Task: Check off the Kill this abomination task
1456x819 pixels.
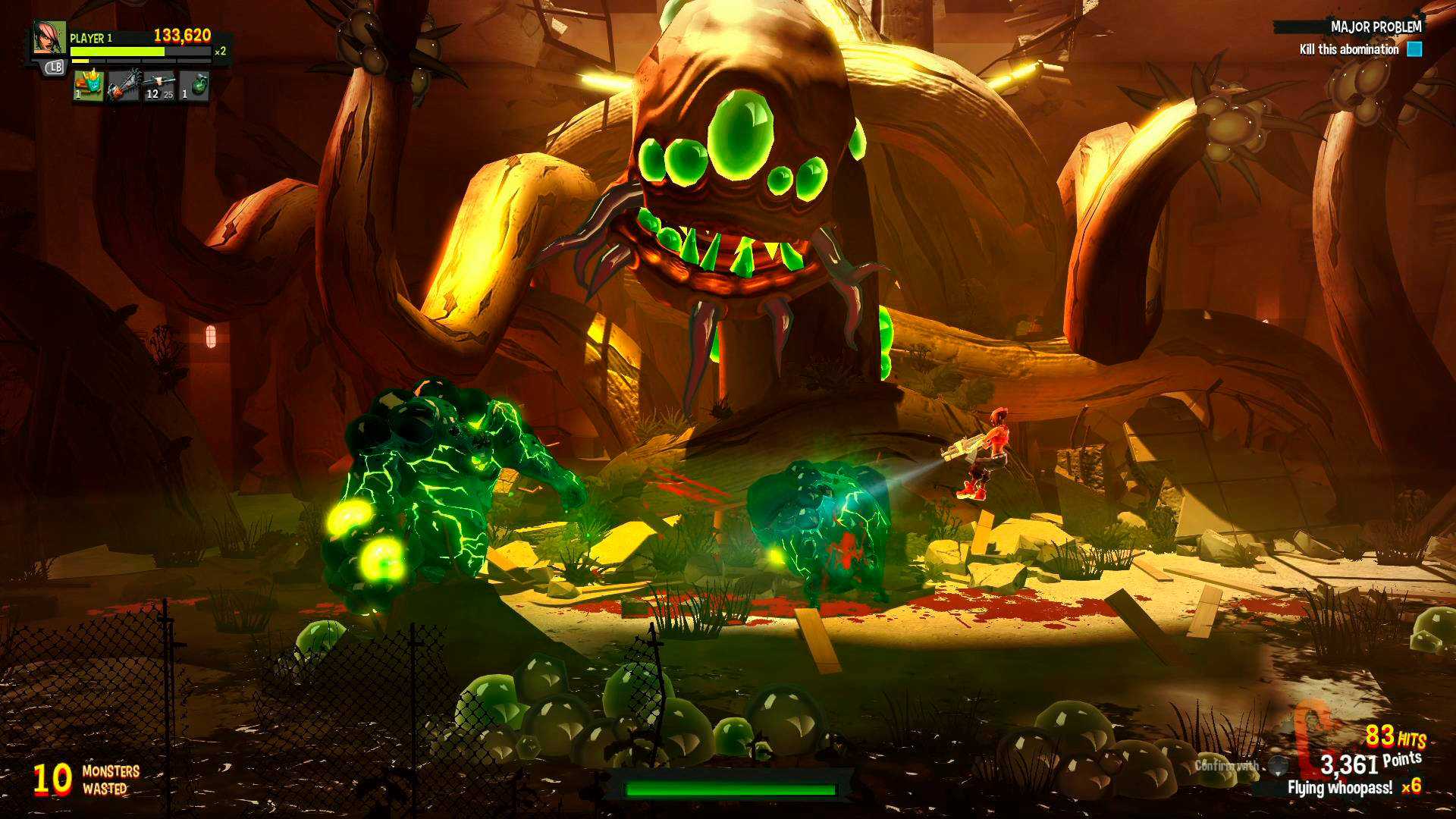Action: click(x=1350, y=50)
